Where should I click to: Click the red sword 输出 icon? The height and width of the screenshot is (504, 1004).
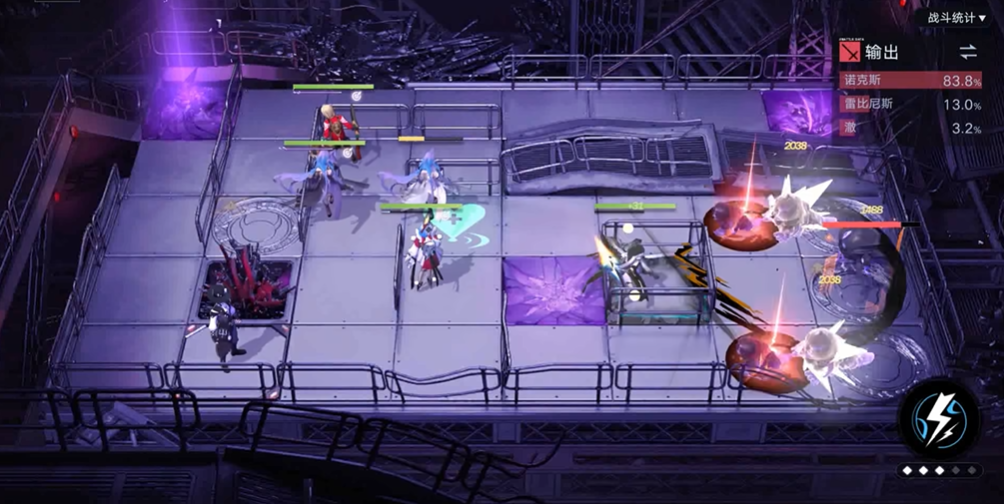[x=849, y=52]
